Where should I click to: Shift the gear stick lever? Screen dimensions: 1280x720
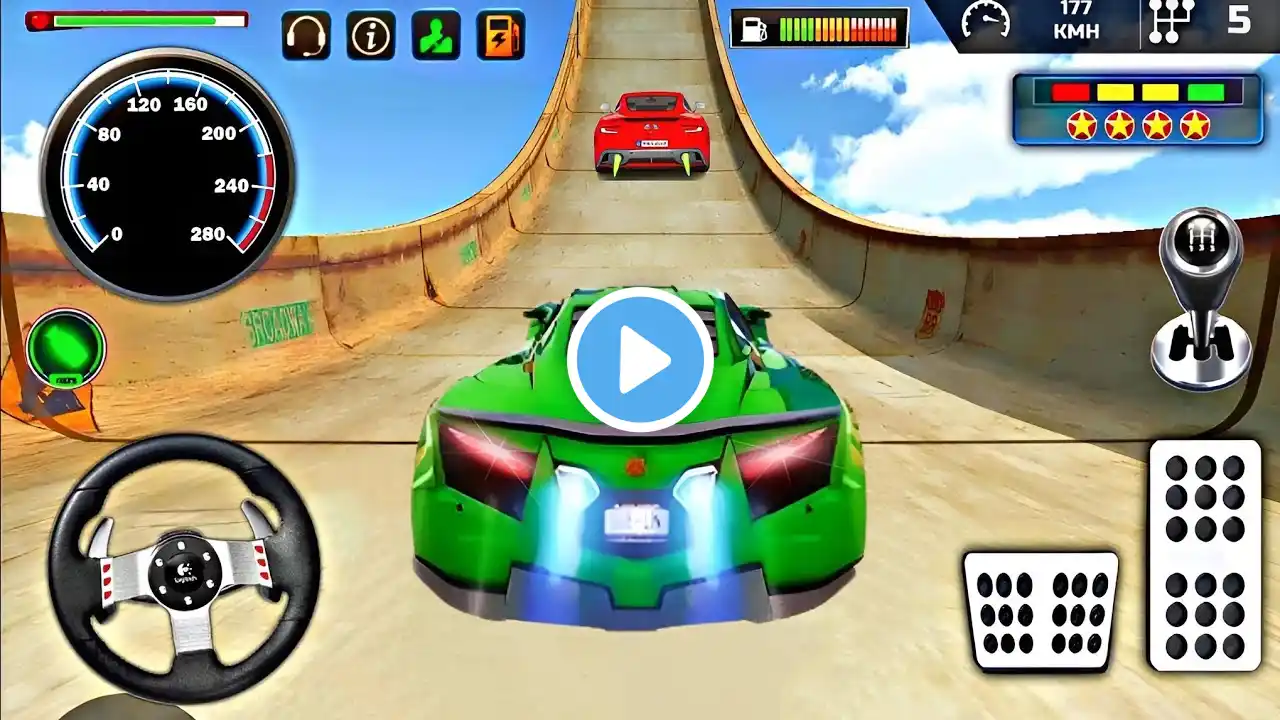[x=1200, y=300]
